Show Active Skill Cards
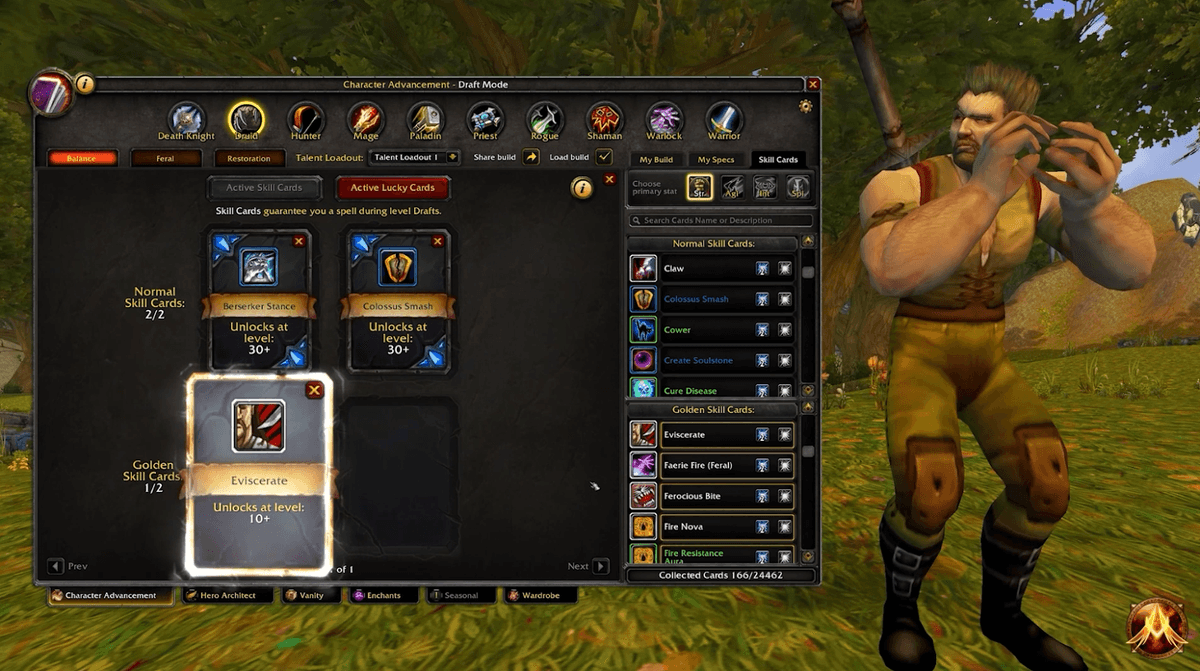The image size is (1200, 671). [264, 187]
